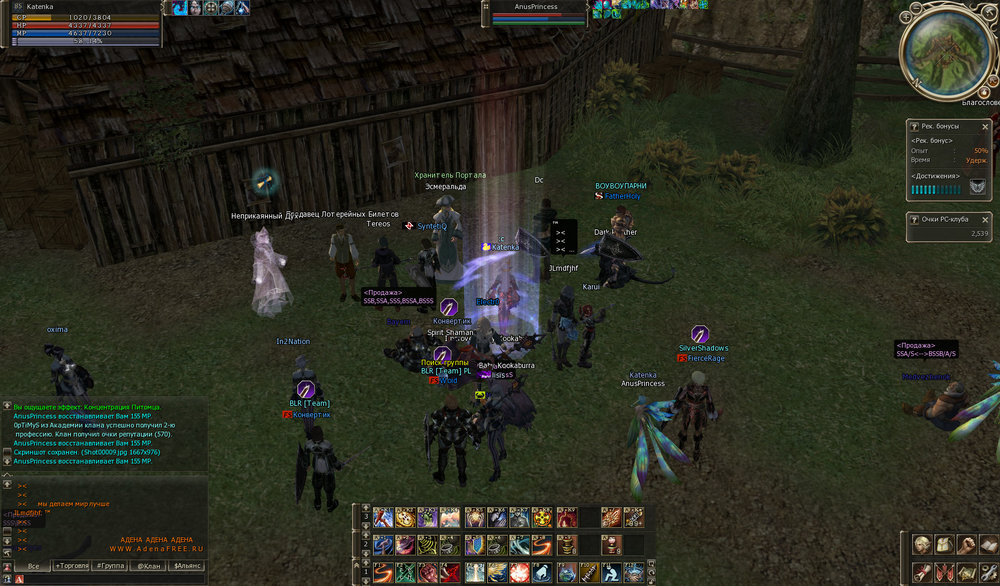Close the Очки PC-клуба panel
The image size is (1000, 586).
coord(987,218)
